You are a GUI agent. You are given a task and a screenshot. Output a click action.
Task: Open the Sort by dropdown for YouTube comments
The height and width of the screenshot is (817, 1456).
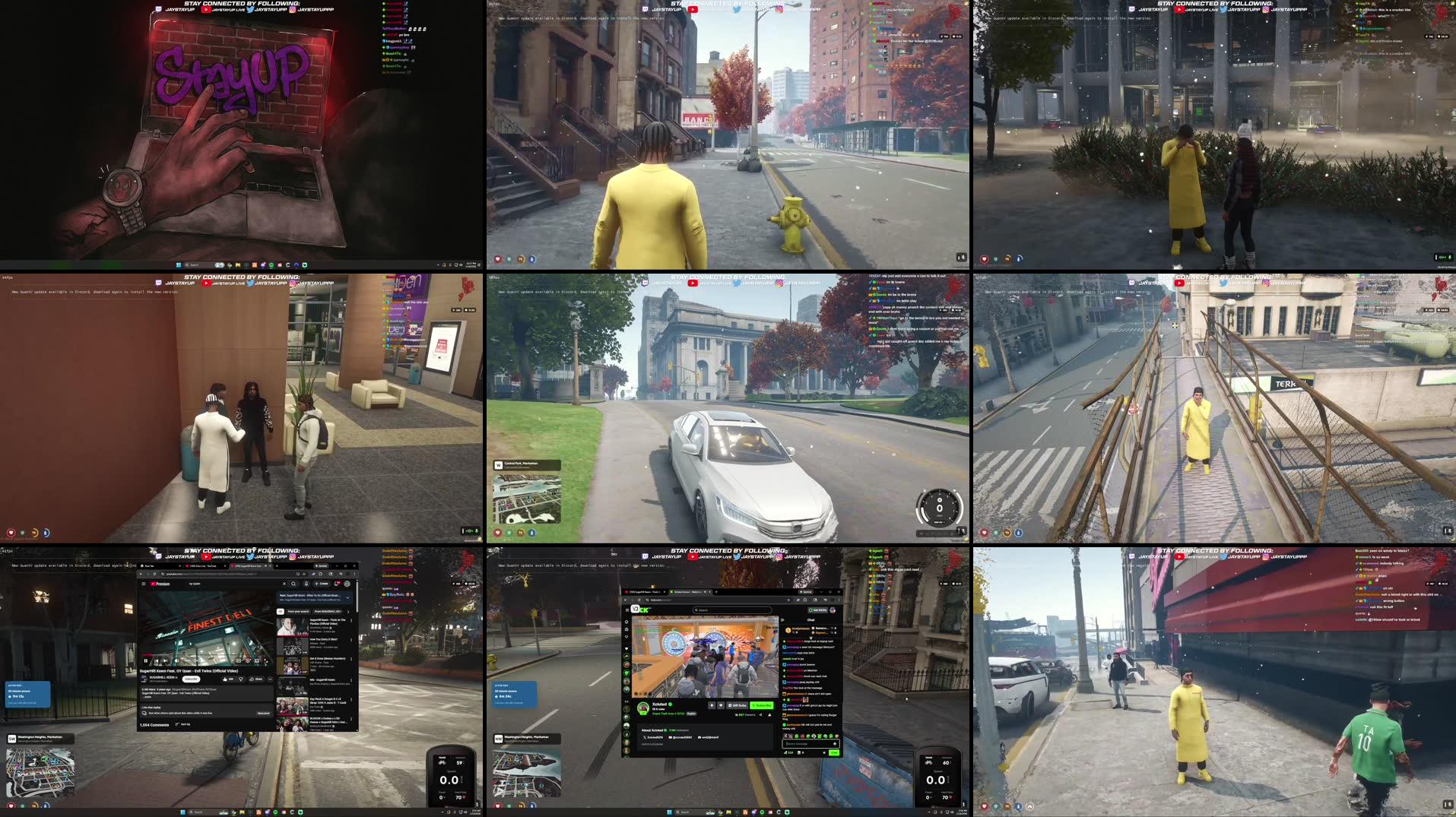coord(182,724)
